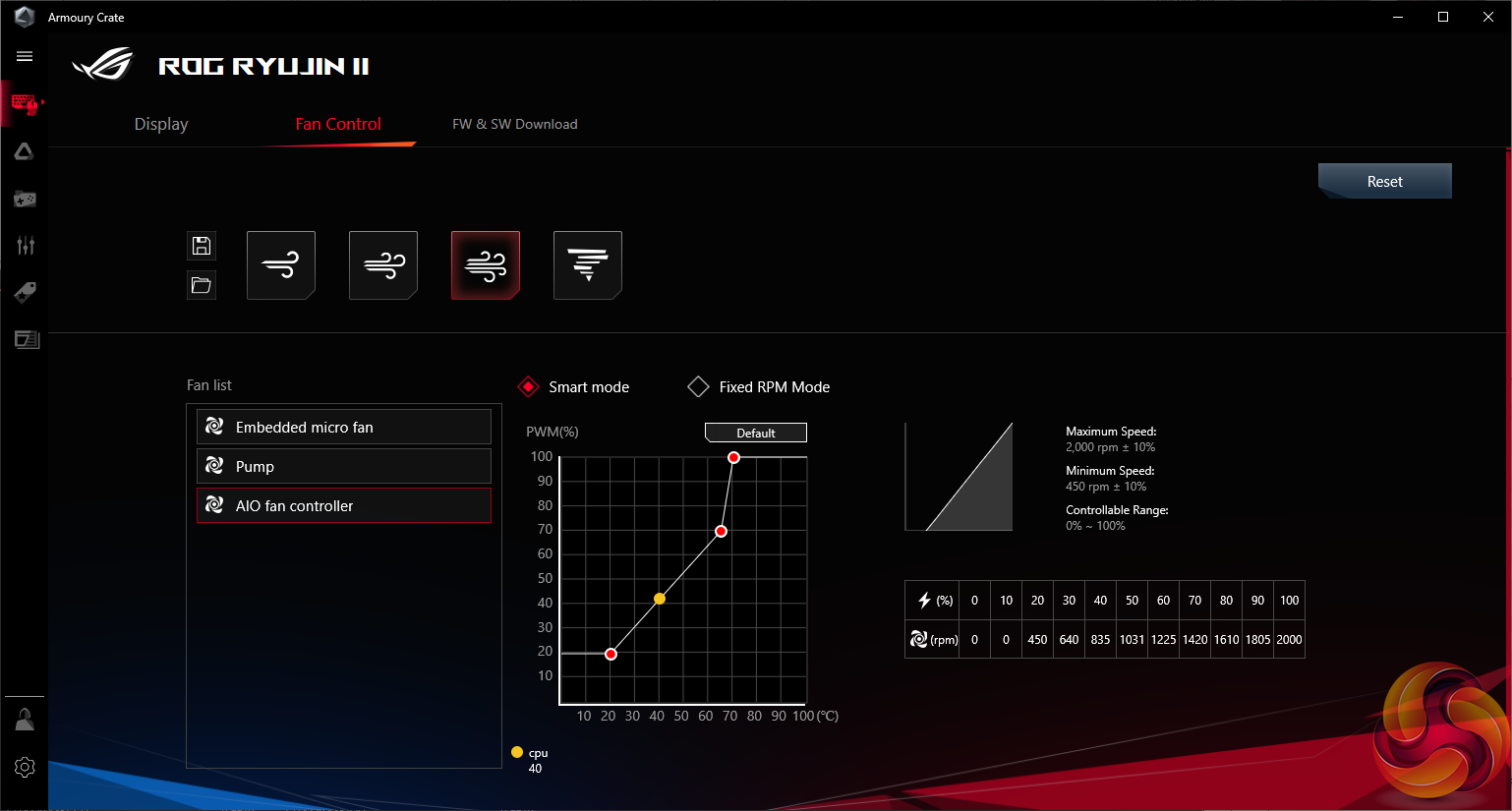Choose Pump in the fan list
1512x811 pixels.
click(x=344, y=467)
